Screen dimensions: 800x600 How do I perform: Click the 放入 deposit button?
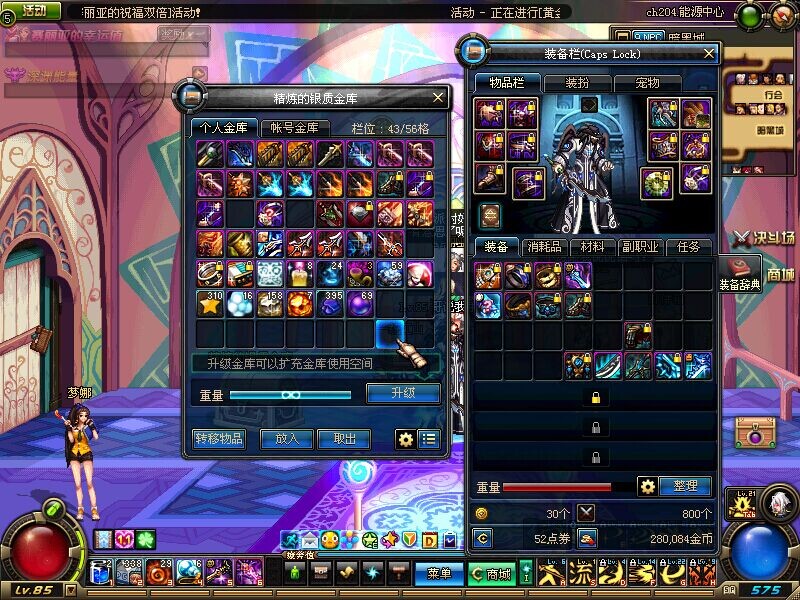click(x=287, y=438)
